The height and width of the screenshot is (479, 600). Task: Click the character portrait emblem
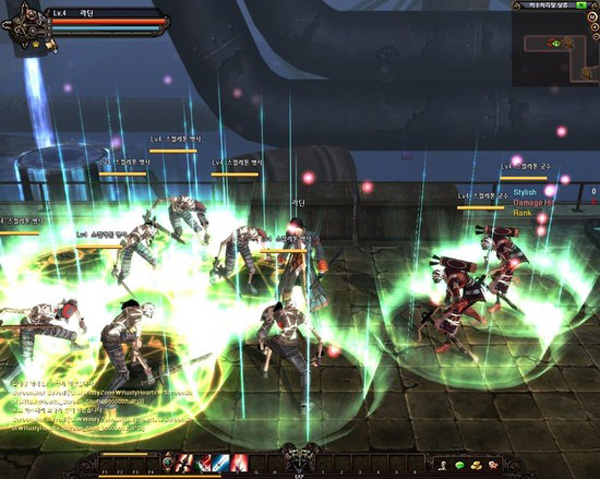tap(26, 27)
